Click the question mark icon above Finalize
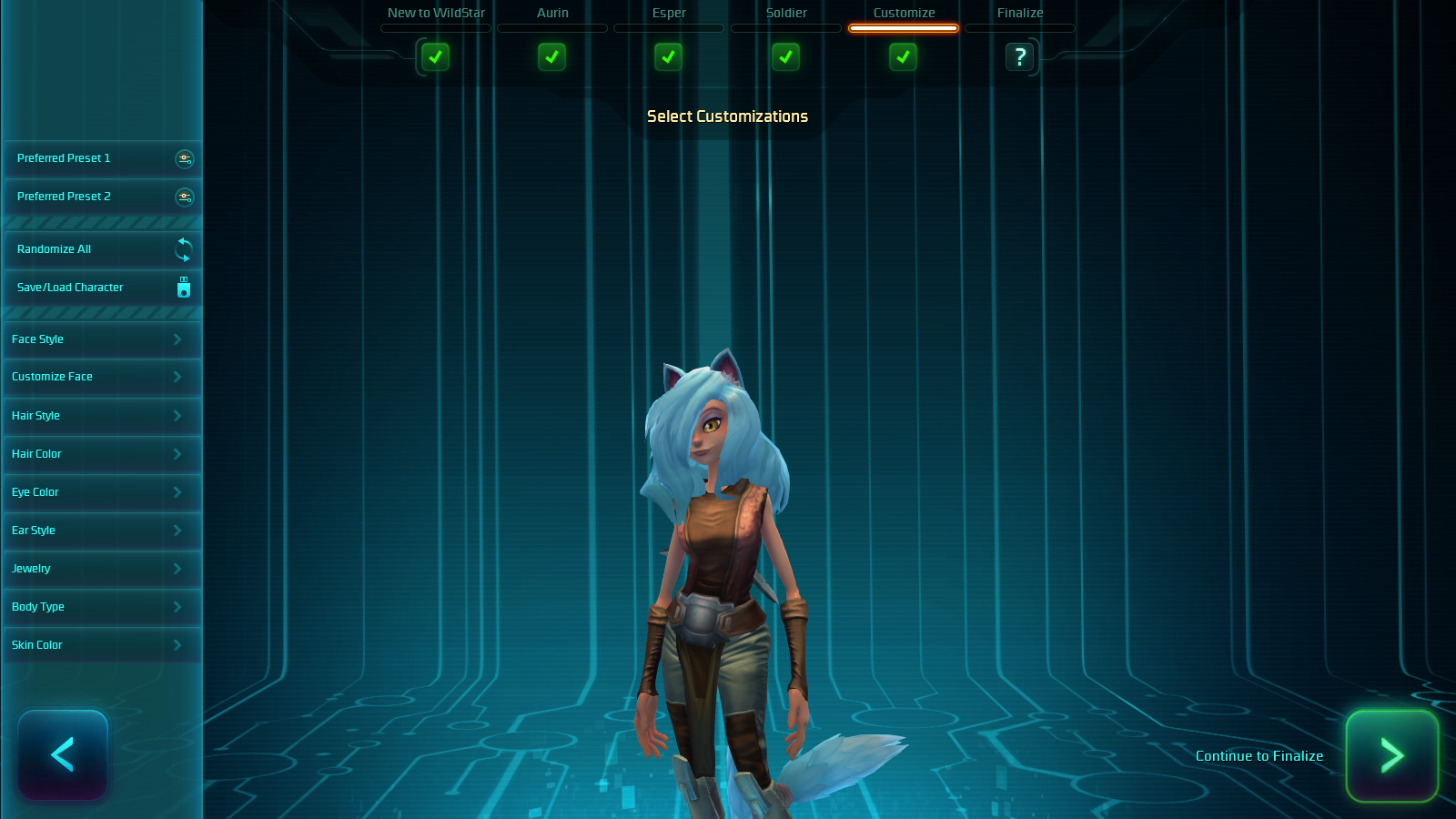1456x819 pixels. tap(1020, 56)
